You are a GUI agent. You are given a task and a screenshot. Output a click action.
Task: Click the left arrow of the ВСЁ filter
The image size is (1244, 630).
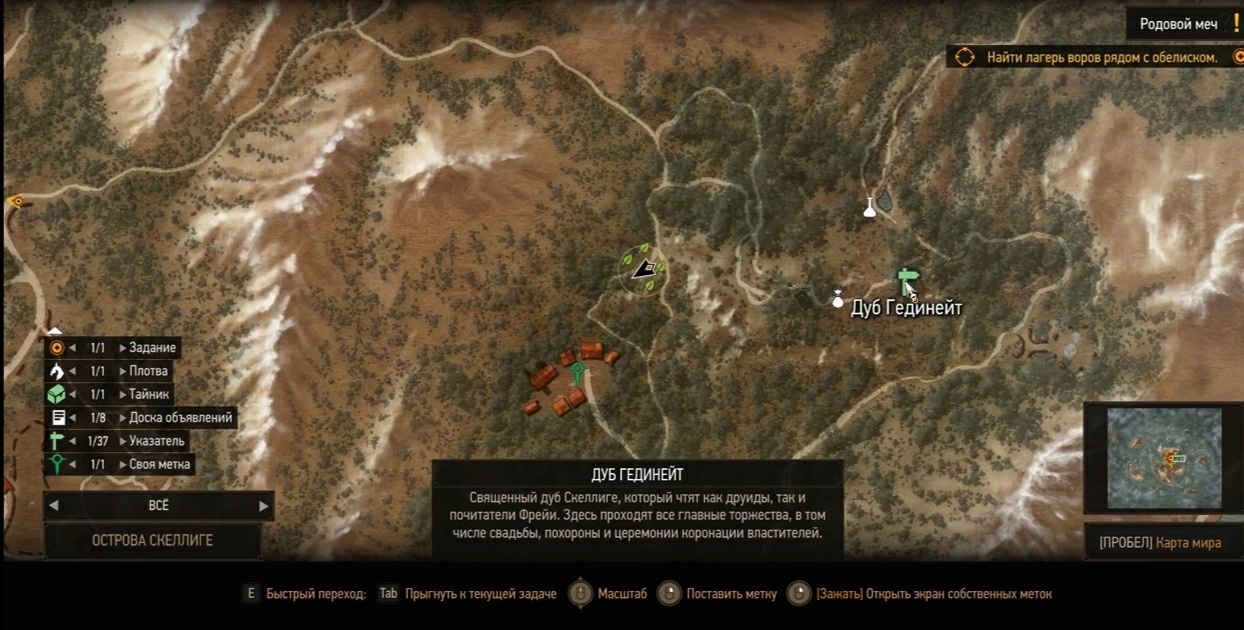[x=54, y=506]
